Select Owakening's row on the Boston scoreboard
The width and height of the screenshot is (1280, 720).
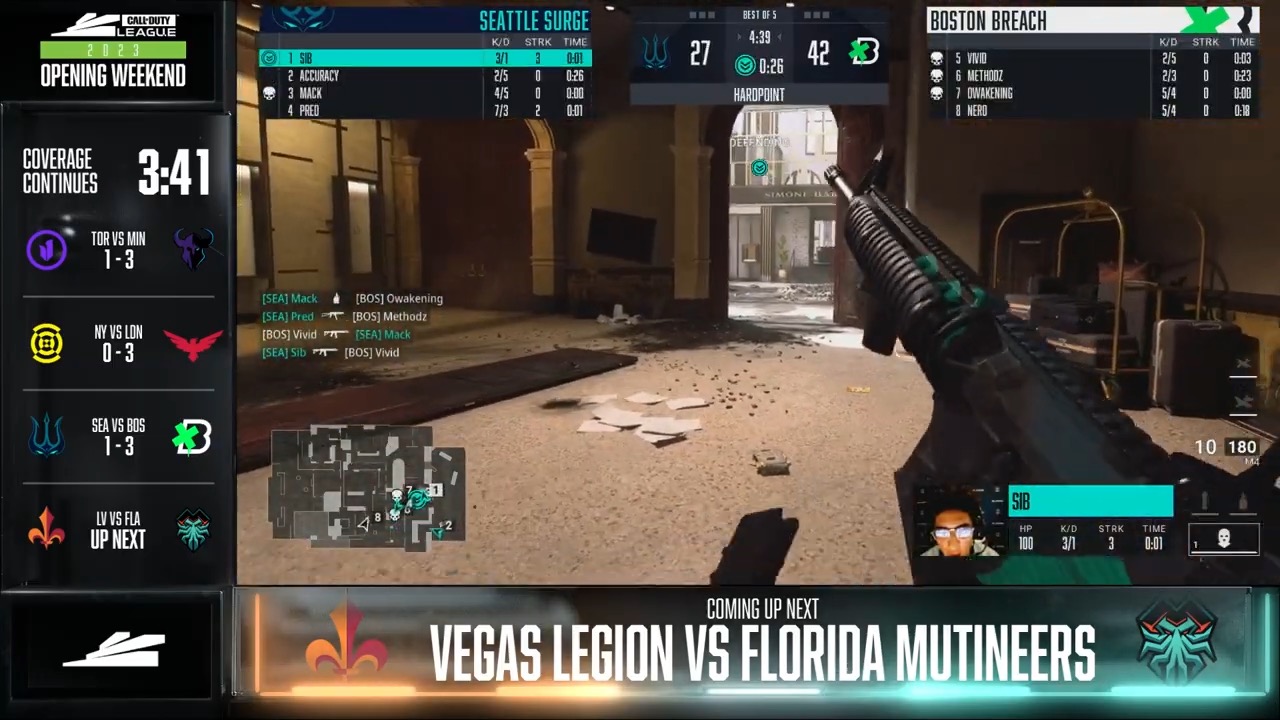coord(1092,93)
